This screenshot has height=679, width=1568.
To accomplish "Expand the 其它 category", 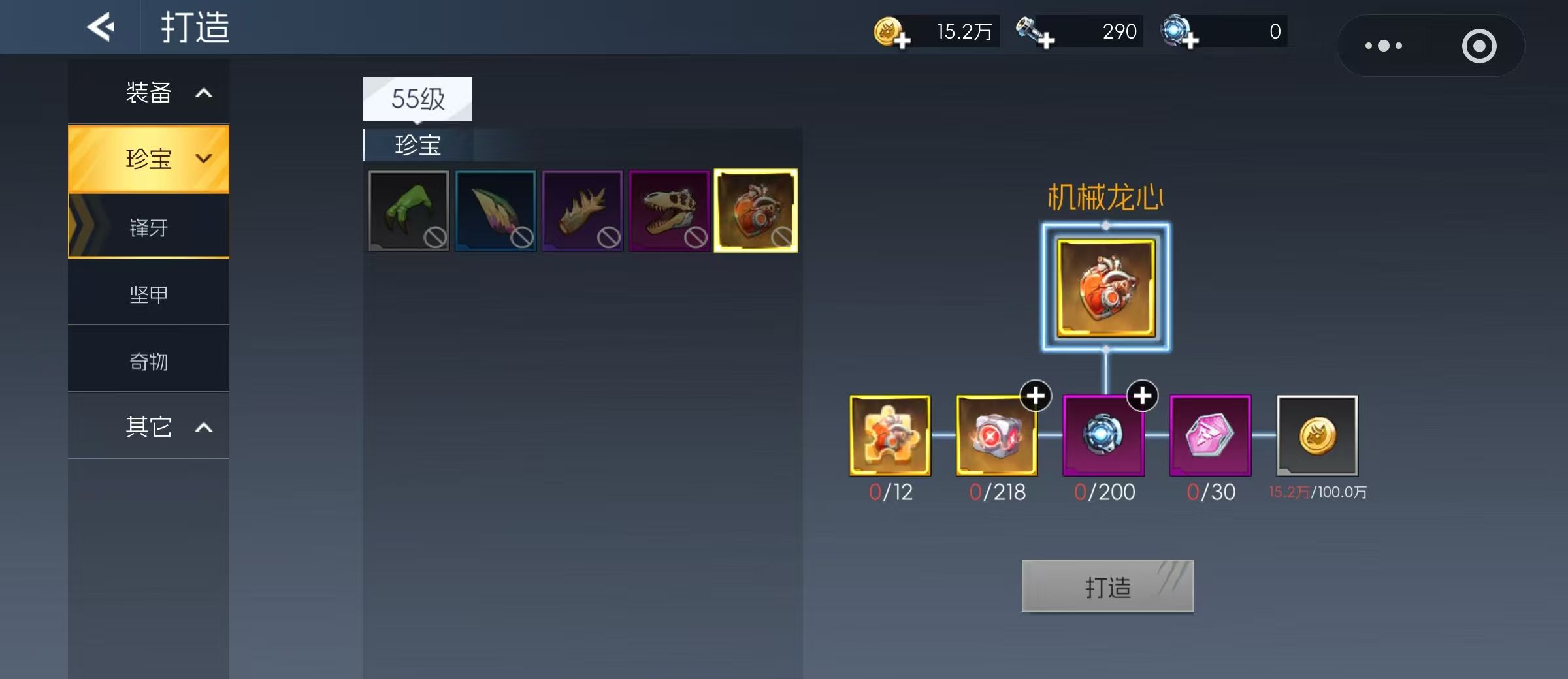I will [x=149, y=427].
